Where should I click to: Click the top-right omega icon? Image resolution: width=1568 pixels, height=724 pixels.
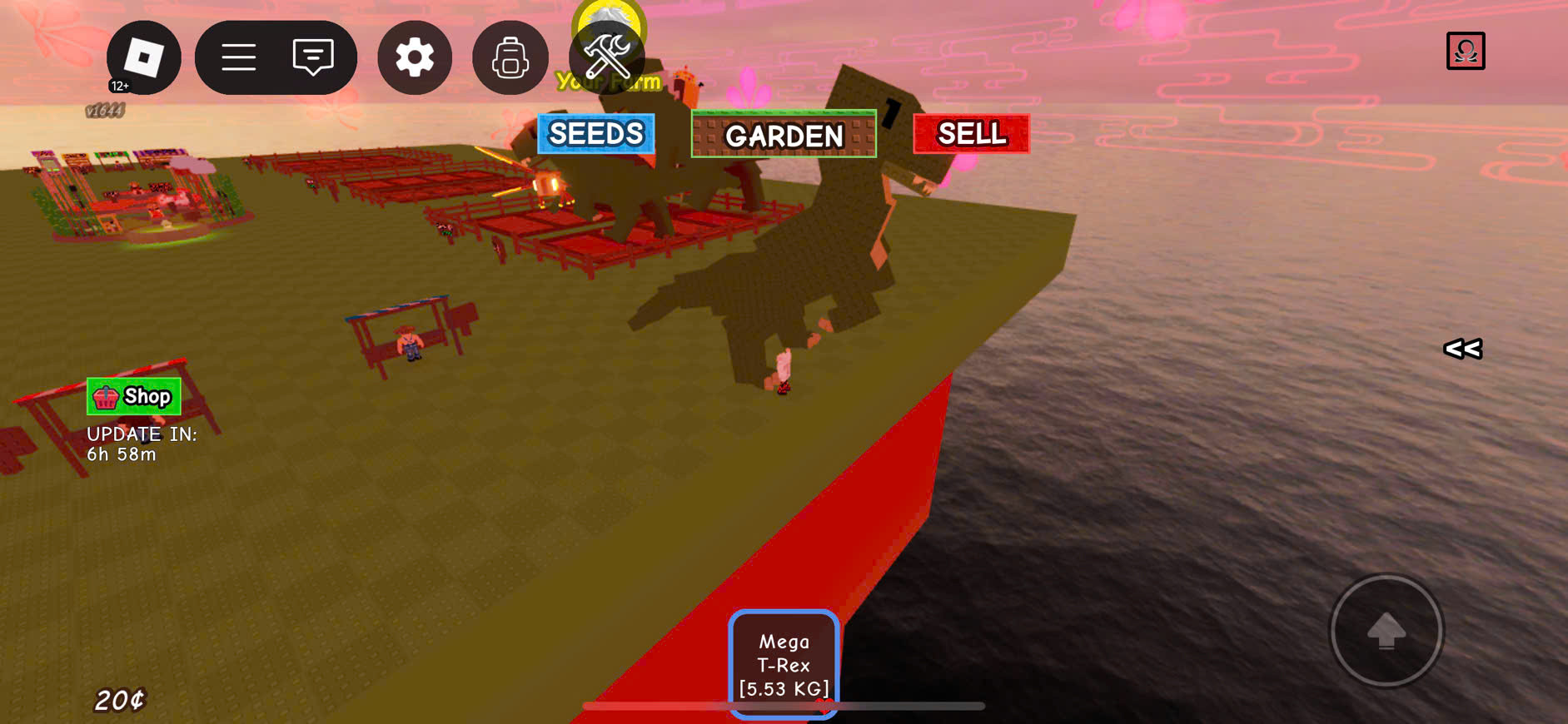1466,52
